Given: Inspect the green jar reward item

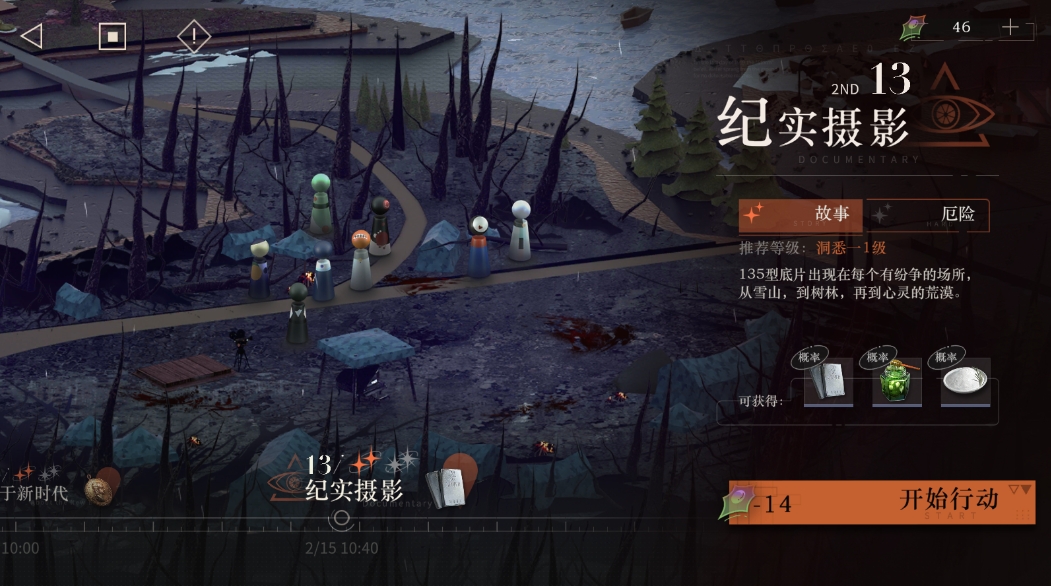Looking at the screenshot, I should point(896,382).
